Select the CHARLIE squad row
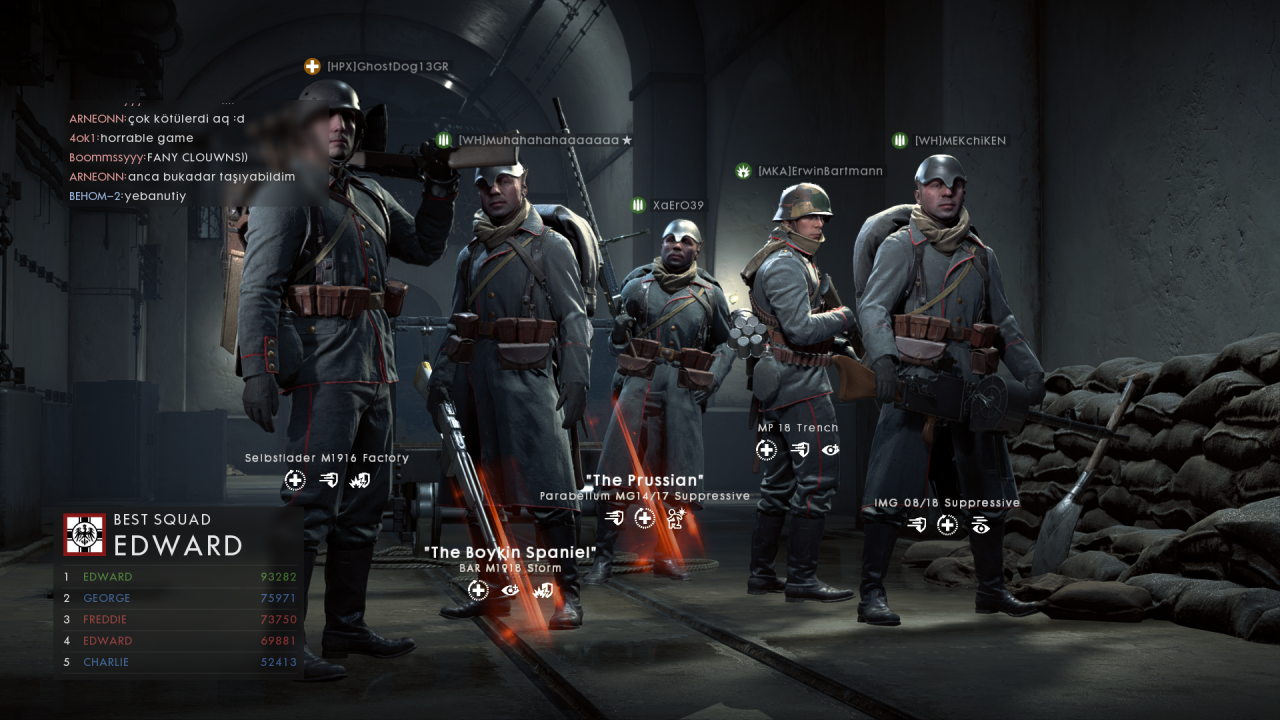Screen dimensions: 1280x720 180,662
